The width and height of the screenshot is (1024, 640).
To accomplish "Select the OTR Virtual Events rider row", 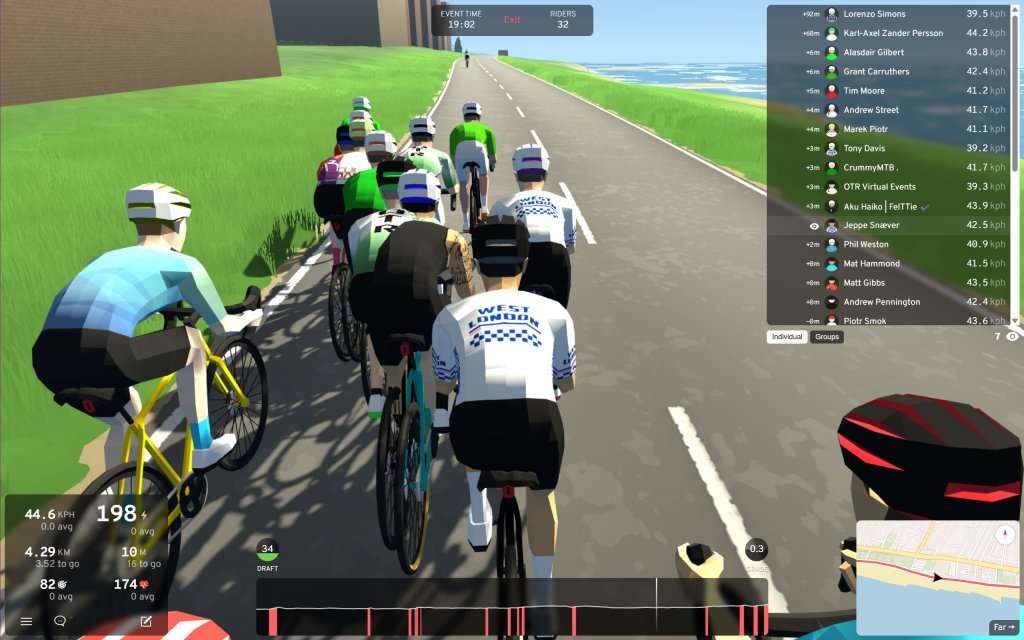I will [890, 187].
